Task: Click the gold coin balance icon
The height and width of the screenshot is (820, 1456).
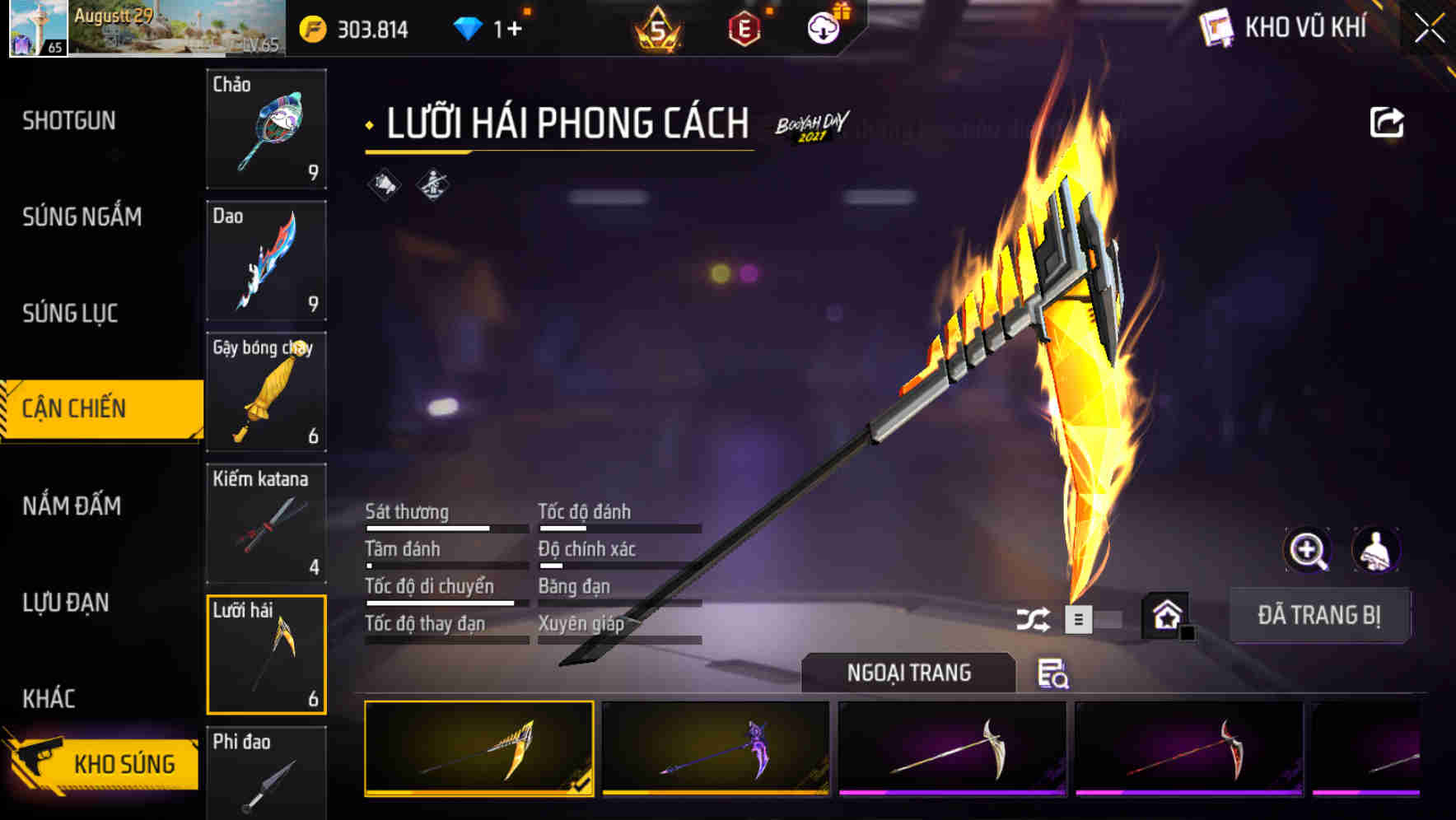Action: click(311, 27)
